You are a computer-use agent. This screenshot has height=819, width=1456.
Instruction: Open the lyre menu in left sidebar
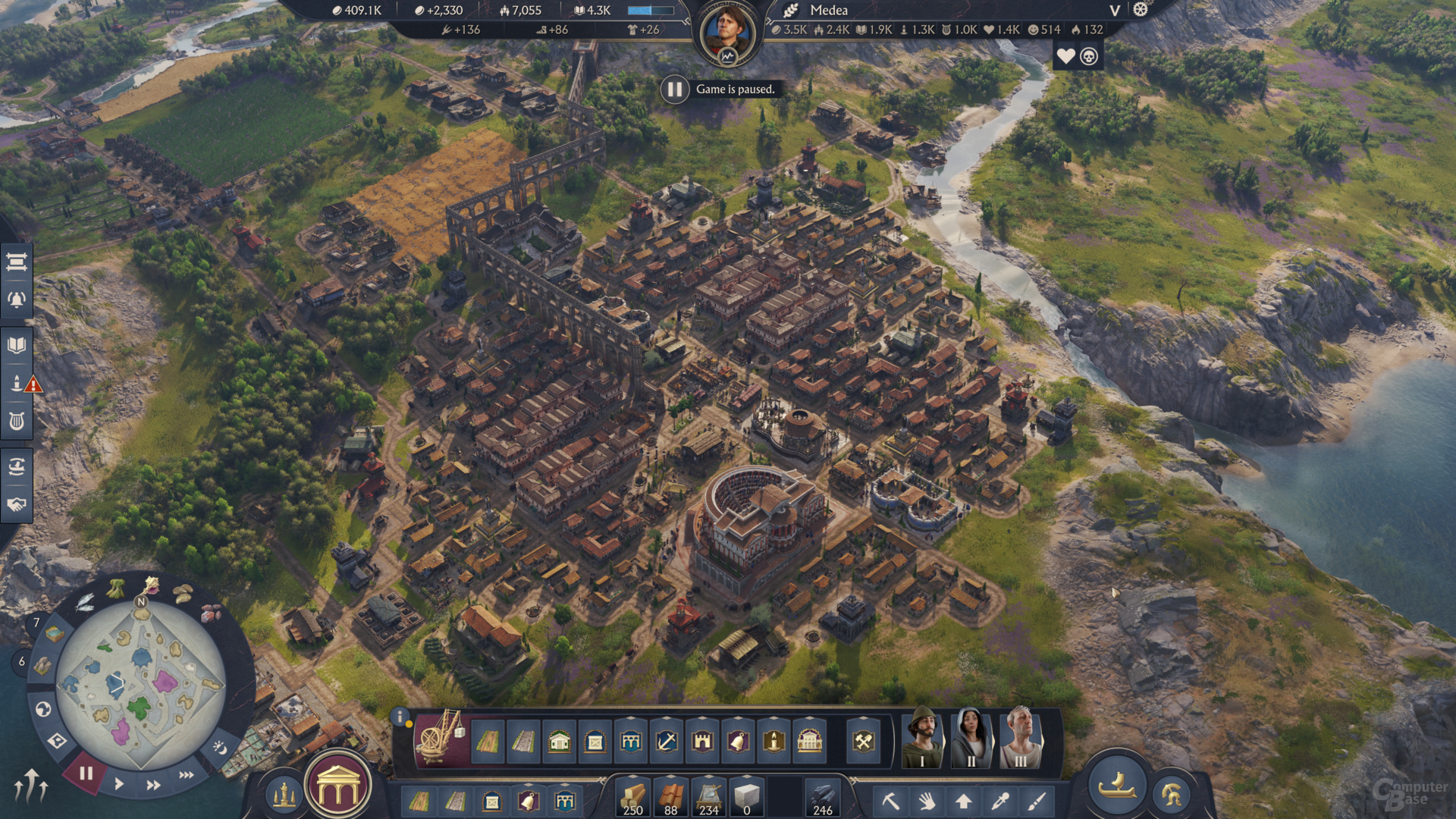tap(17, 421)
